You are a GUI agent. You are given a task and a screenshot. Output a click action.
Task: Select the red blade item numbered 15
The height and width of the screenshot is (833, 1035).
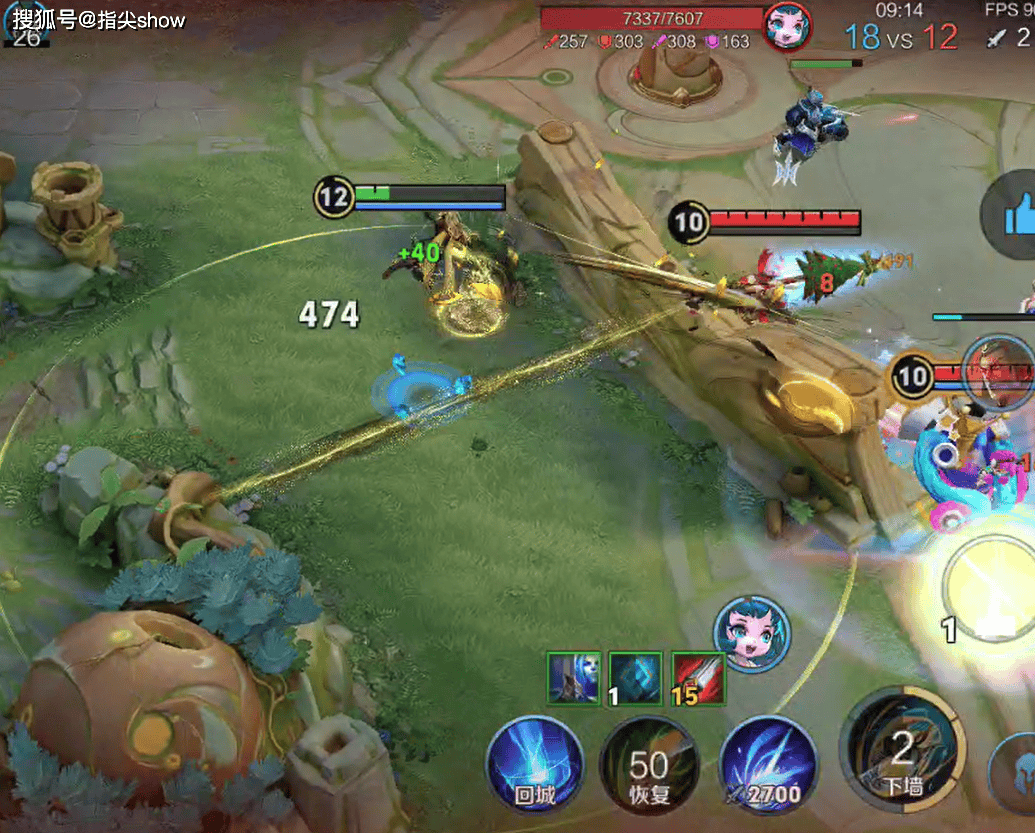(x=698, y=678)
